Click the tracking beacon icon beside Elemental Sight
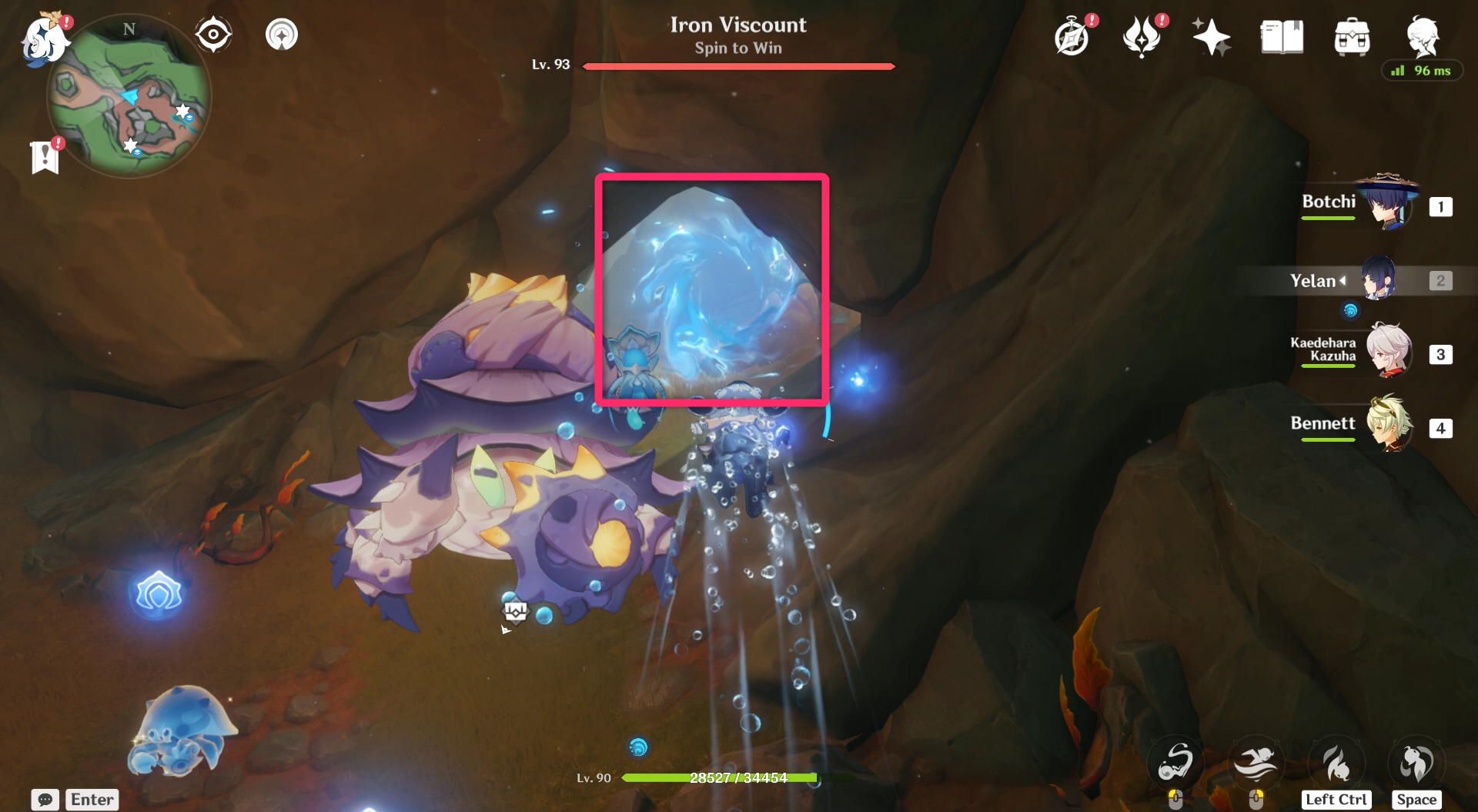The image size is (1478, 812). [282, 33]
